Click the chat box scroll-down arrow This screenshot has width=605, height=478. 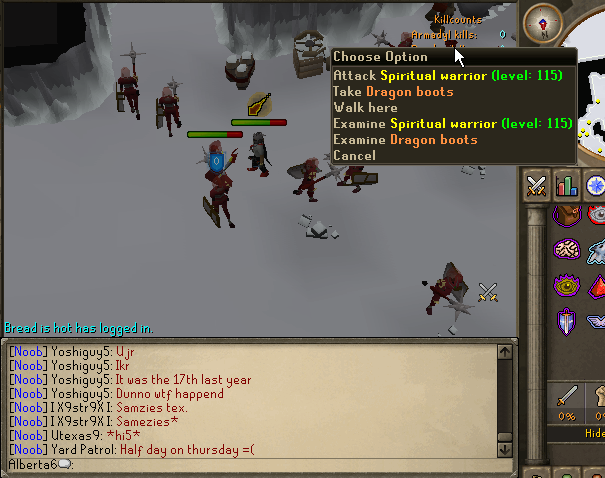pyautogui.click(x=504, y=449)
